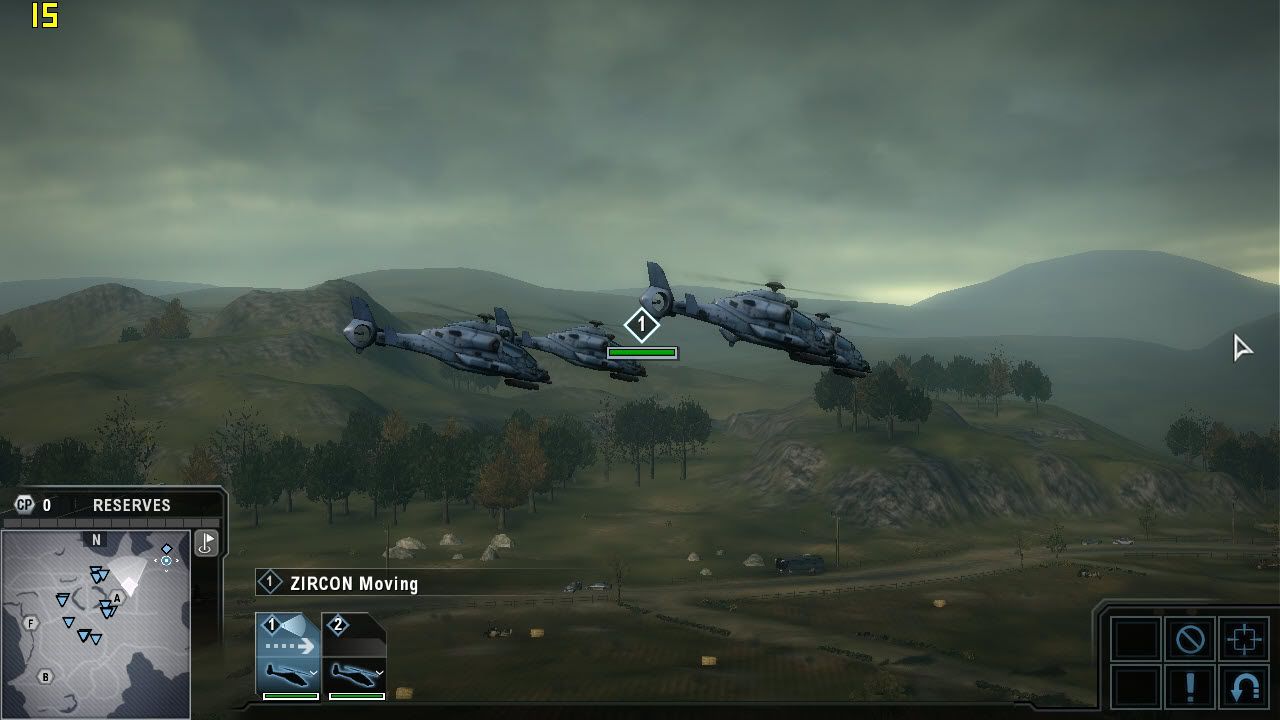Select unit 2 helicopter card
This screenshot has height=720, width=1280.
point(354,657)
